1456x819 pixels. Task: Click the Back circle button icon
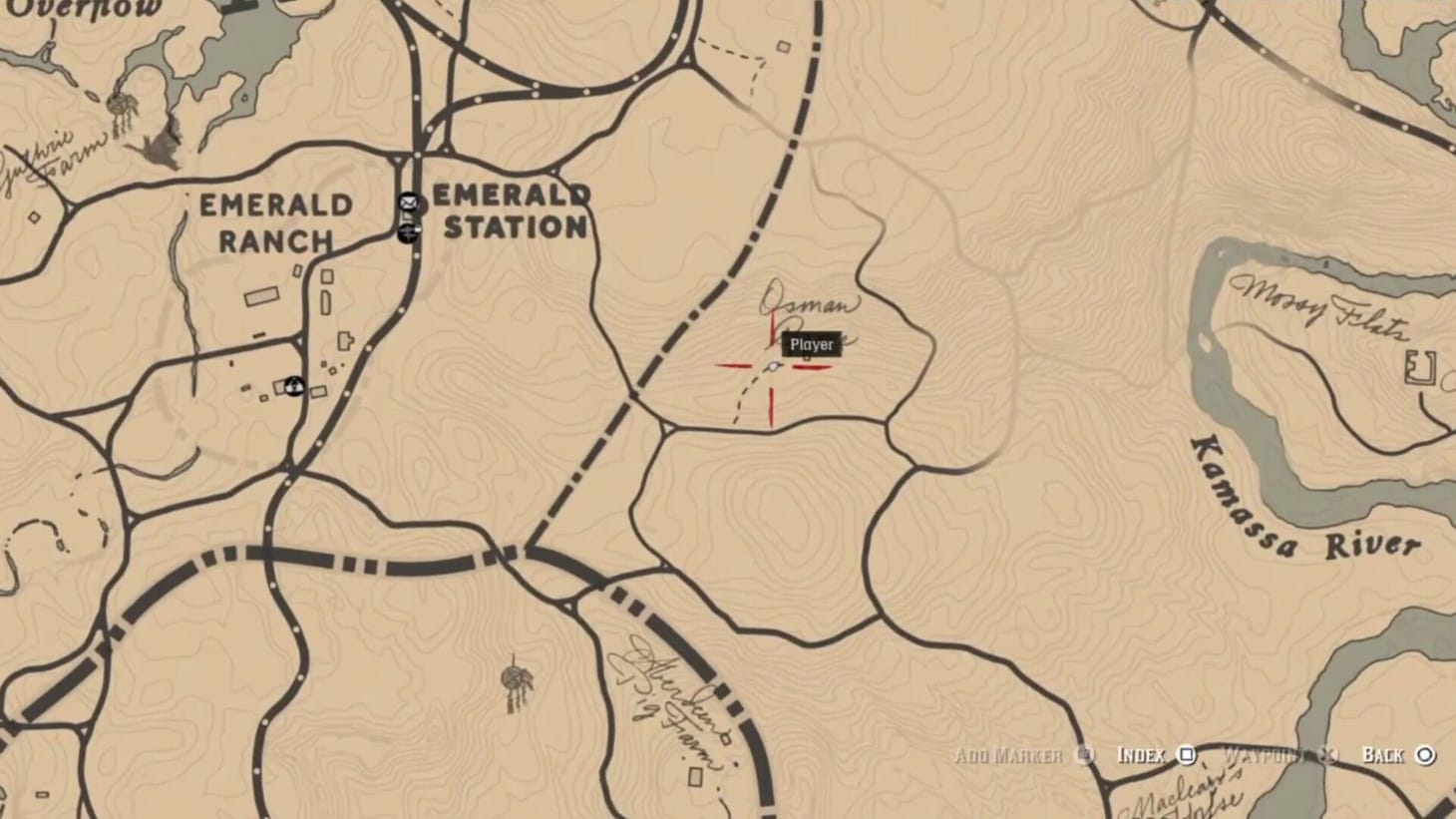1425,755
